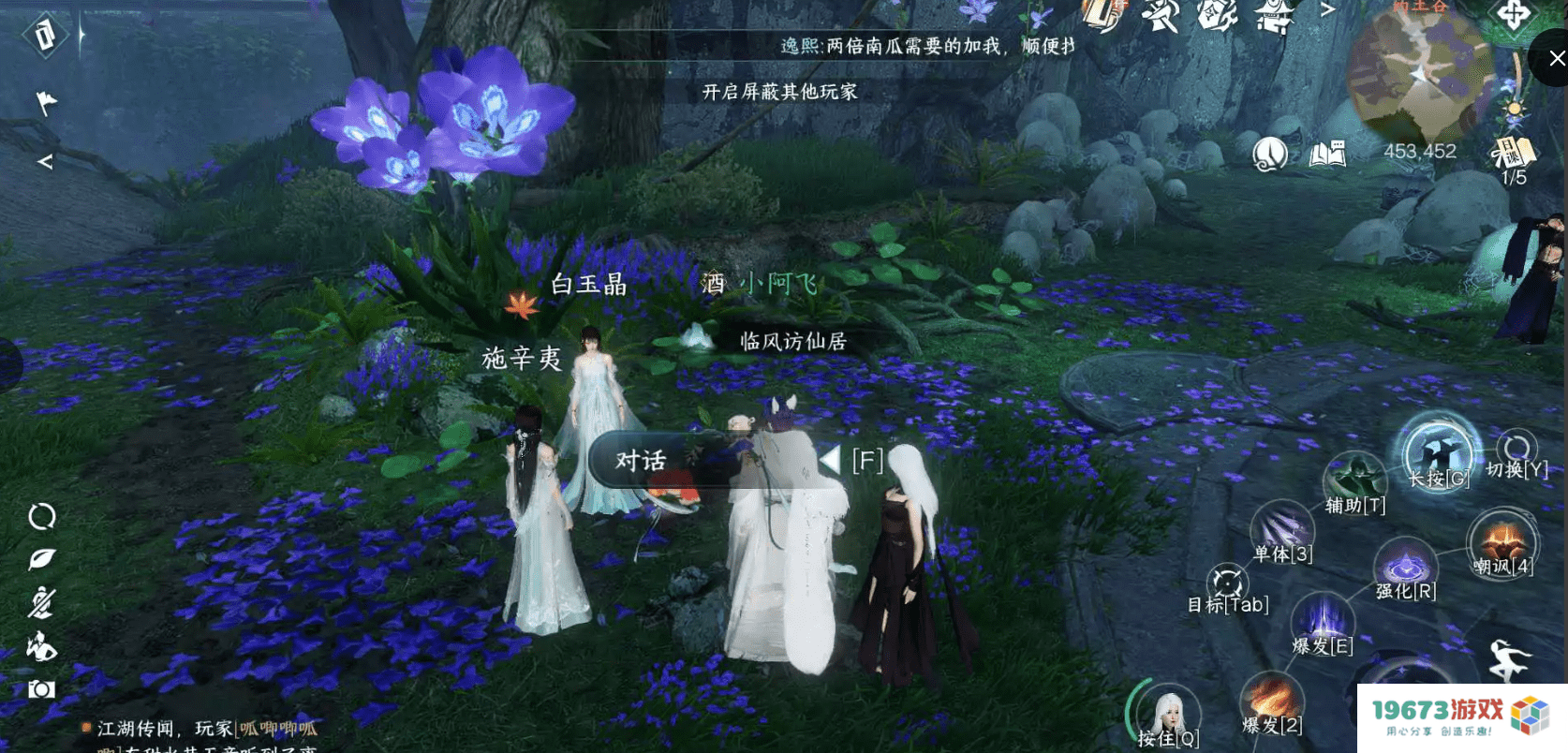Open dialogue with the 对话 button
Screen dimensions: 1568x753
(x=641, y=460)
